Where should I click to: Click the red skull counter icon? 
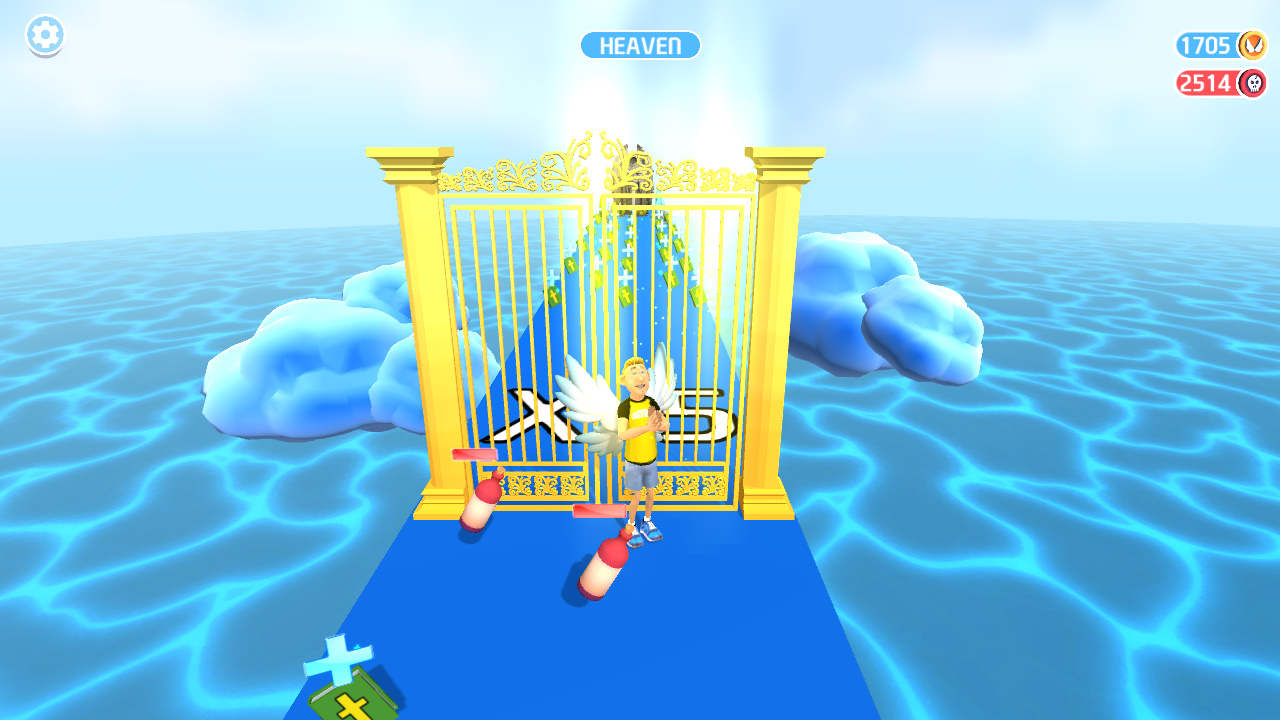[1250, 83]
